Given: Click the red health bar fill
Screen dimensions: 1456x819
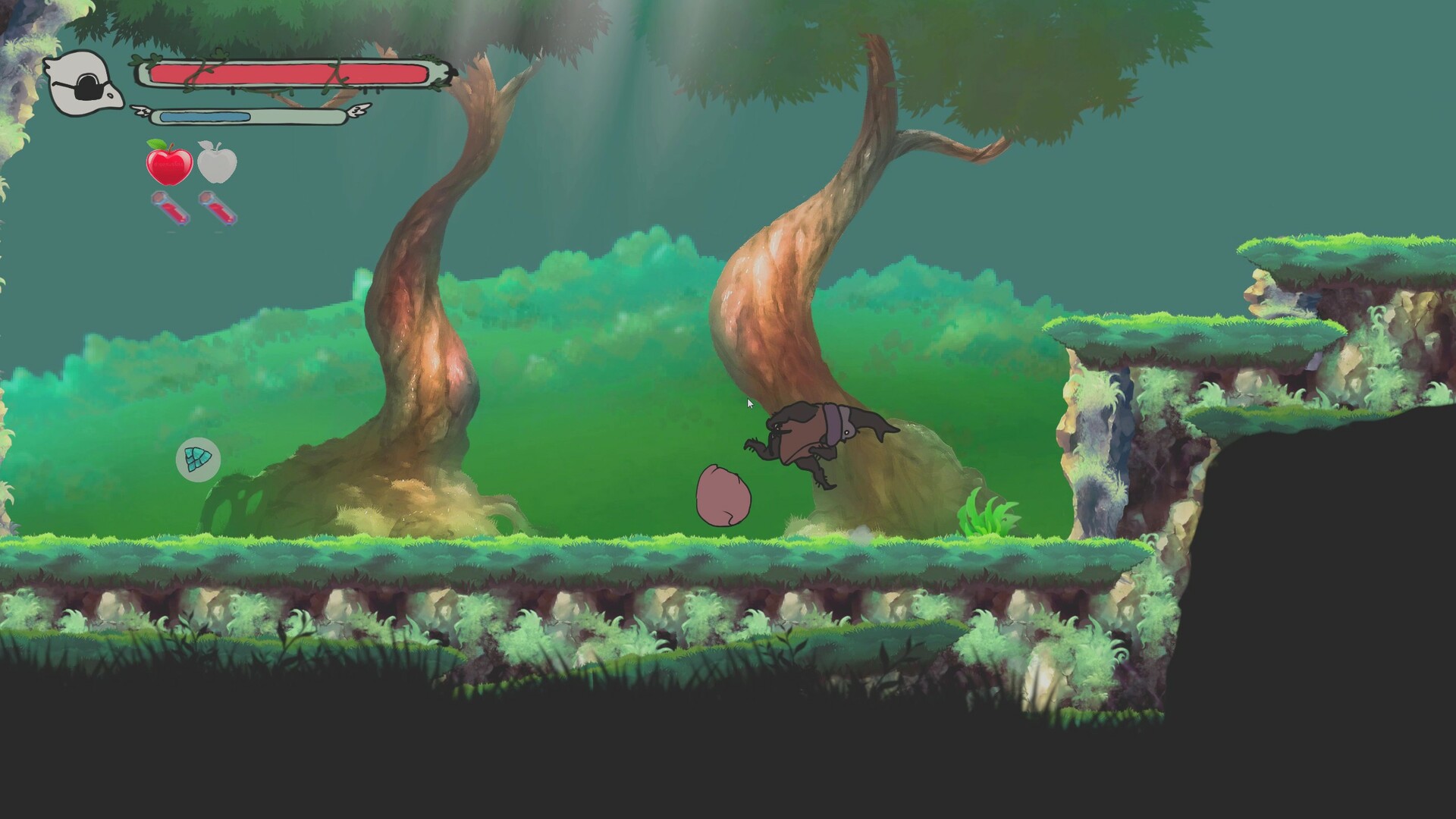Looking at the screenshot, I should tap(281, 74).
